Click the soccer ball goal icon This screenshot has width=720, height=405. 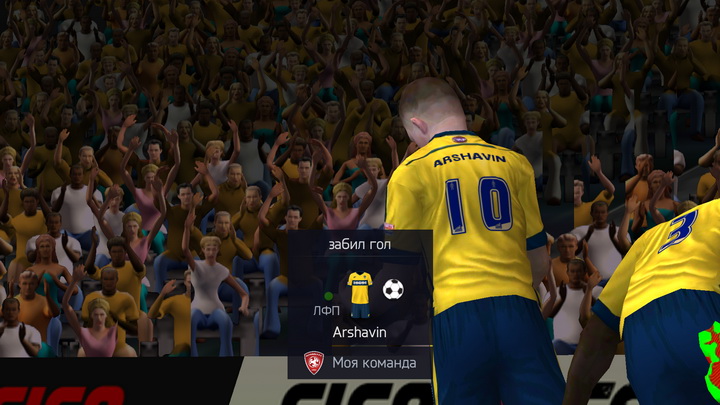pyautogui.click(x=393, y=290)
